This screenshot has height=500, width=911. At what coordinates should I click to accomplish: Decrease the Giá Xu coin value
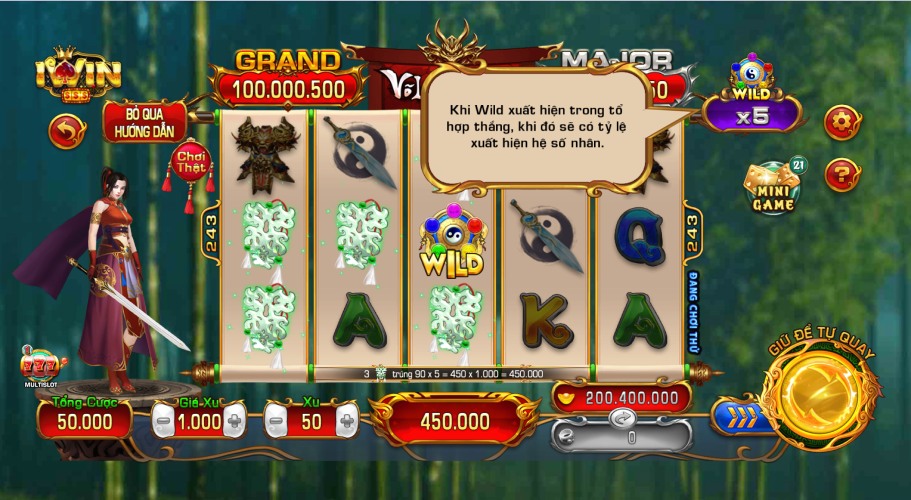(x=163, y=422)
